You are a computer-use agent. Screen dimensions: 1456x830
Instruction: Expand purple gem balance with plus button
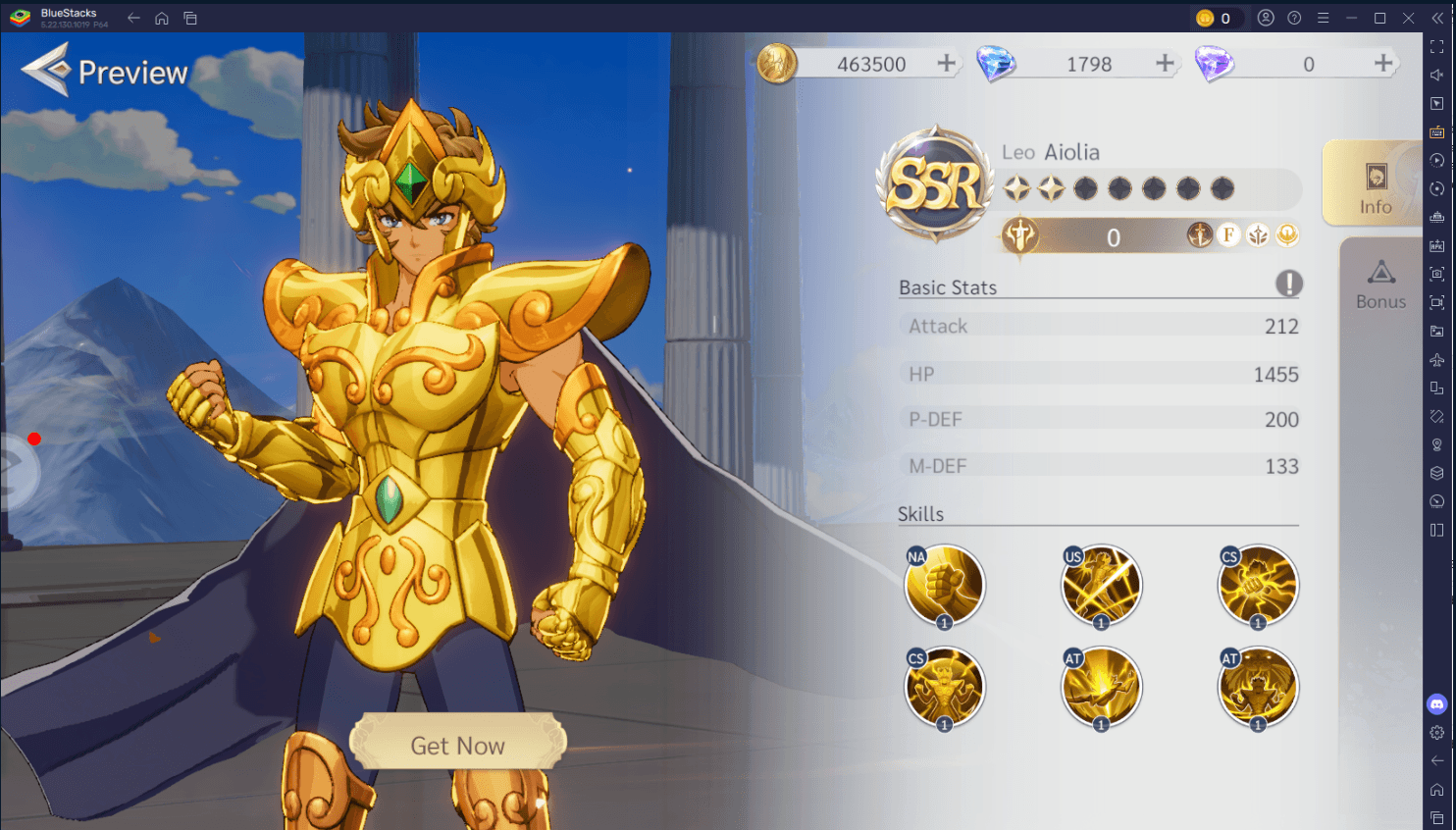pyautogui.click(x=1382, y=63)
